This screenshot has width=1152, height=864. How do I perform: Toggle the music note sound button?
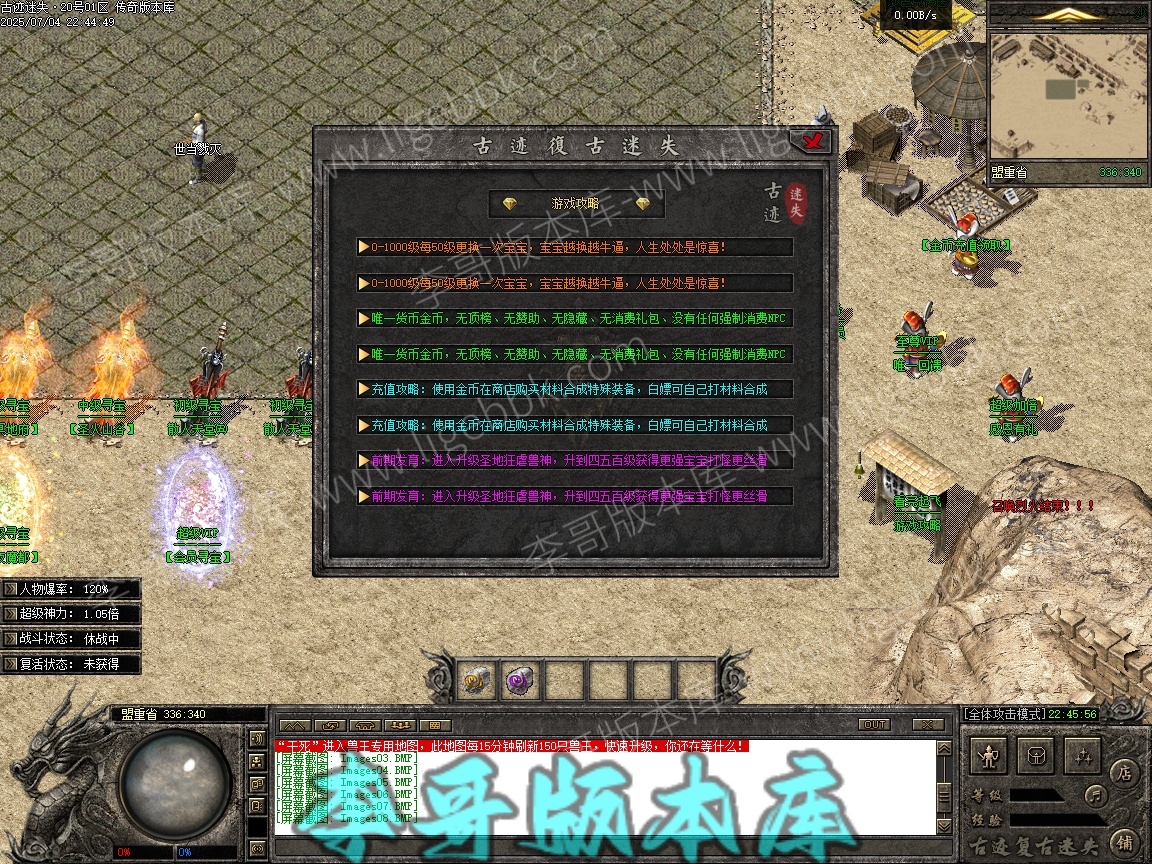tap(1097, 795)
